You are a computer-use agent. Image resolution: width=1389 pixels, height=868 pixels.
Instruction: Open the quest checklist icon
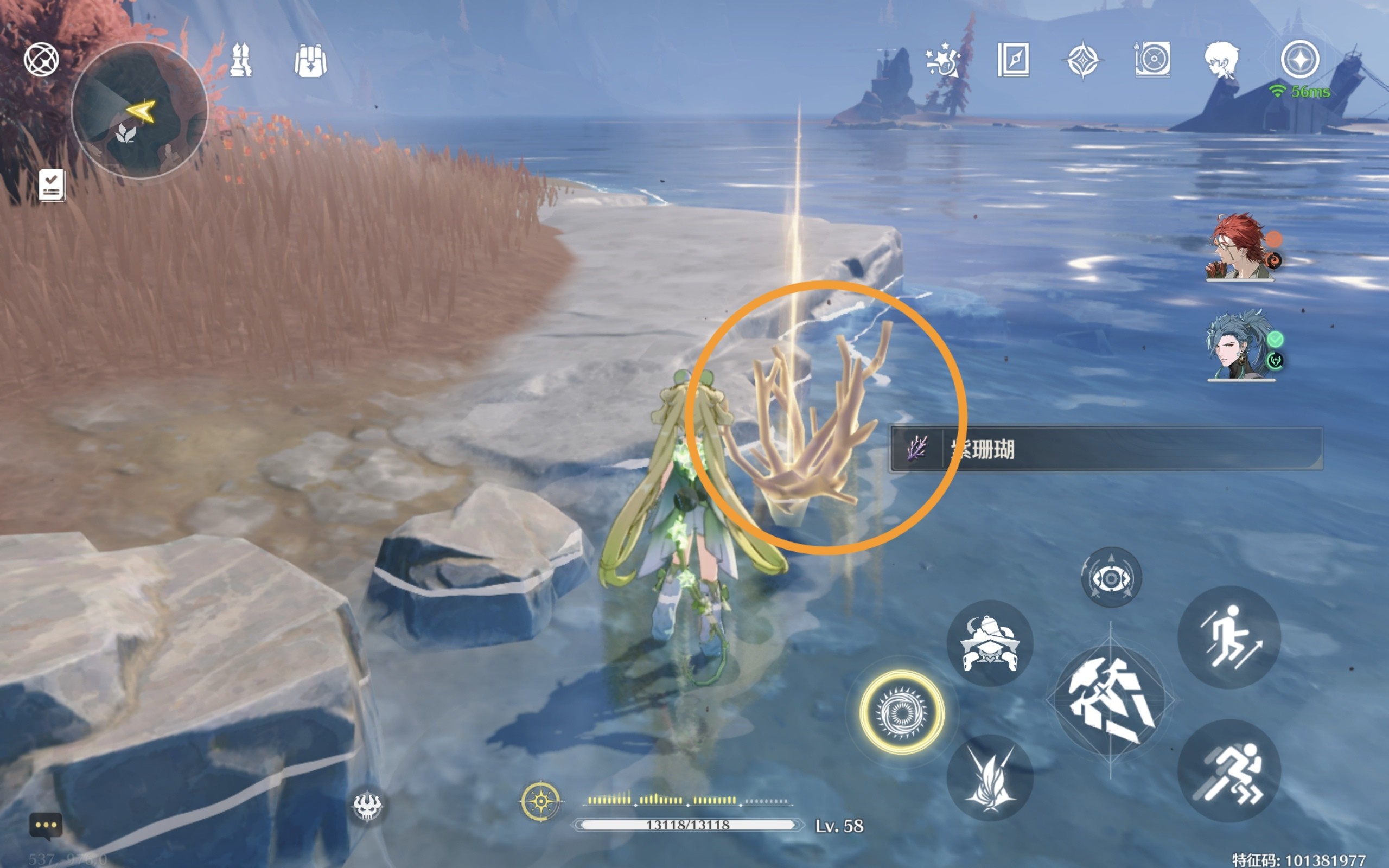coord(52,186)
